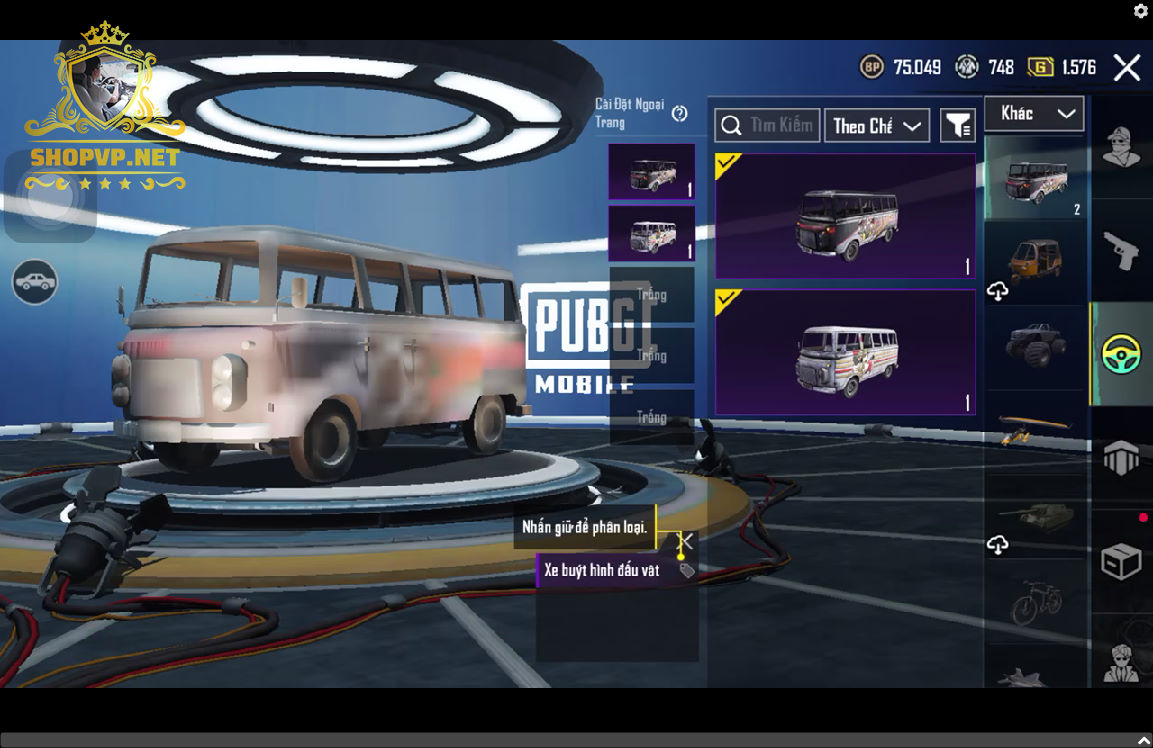1153x748 pixels.
Task: Choose the monster truck vehicle type
Action: point(1035,345)
